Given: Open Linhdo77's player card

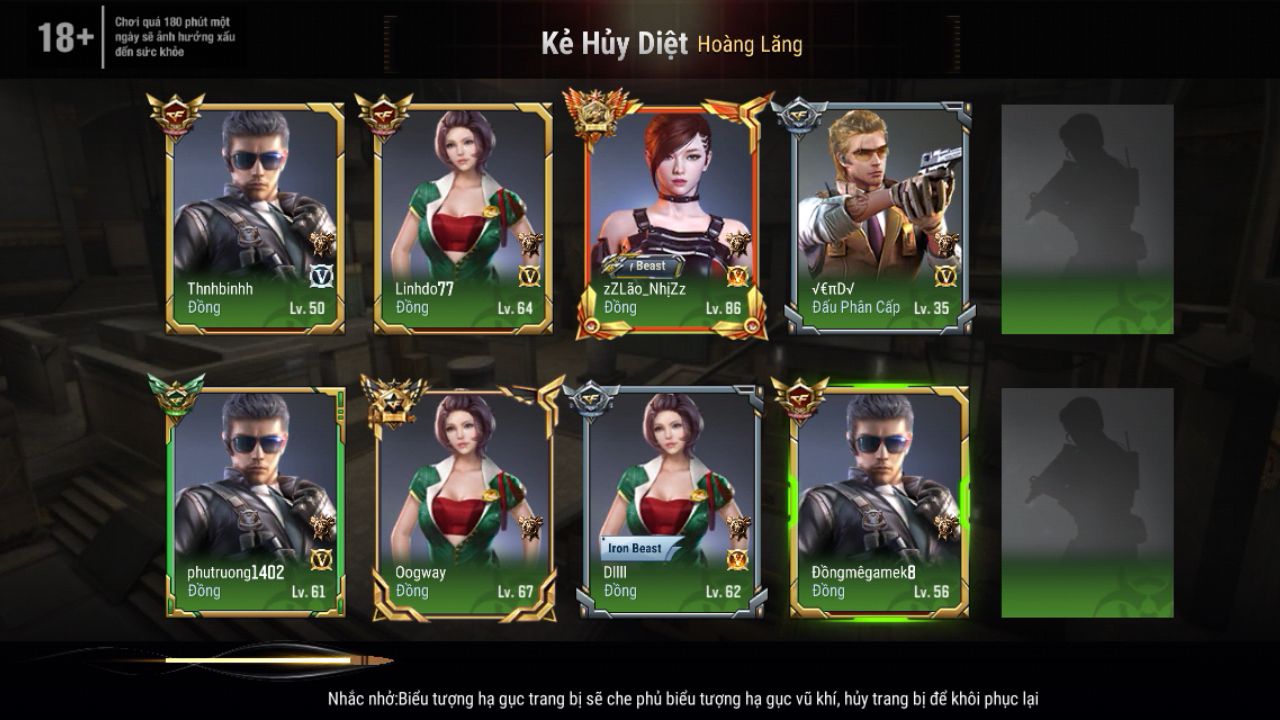Looking at the screenshot, I should coord(463,218).
